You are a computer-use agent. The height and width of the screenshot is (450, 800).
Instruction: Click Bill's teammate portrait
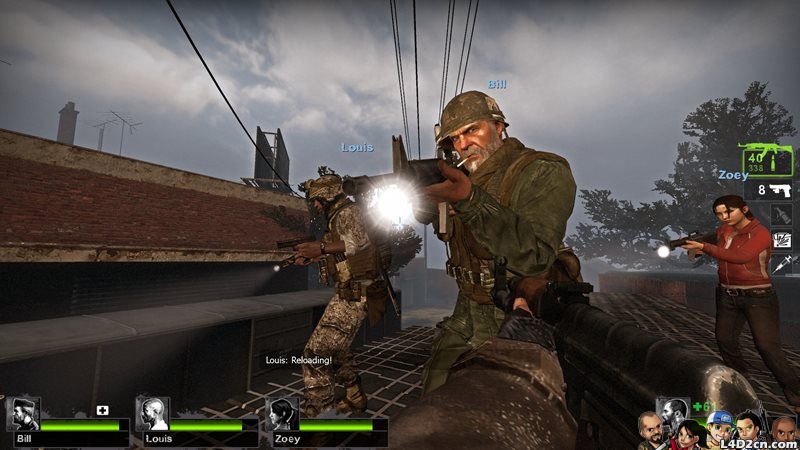tap(23, 413)
